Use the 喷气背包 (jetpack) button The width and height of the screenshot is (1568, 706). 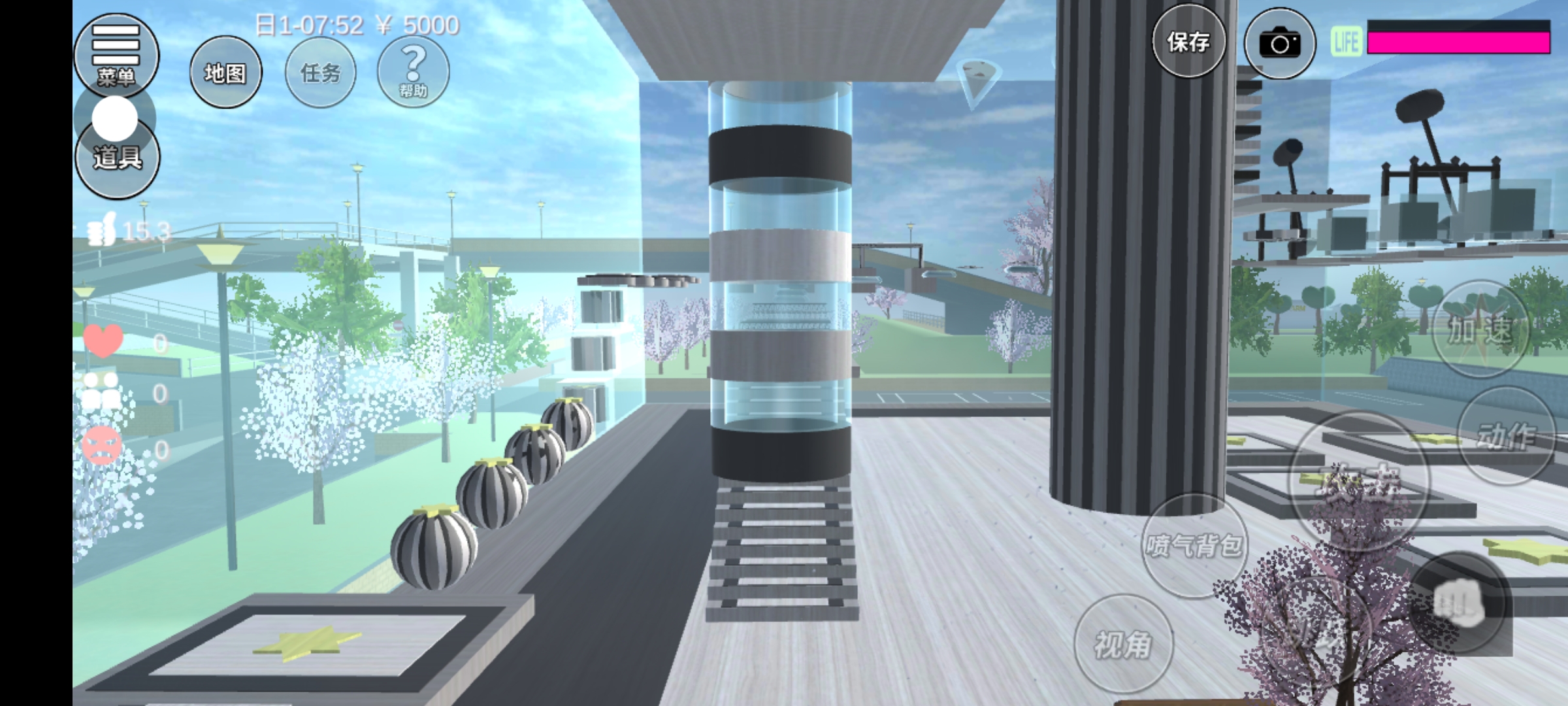click(x=1194, y=545)
